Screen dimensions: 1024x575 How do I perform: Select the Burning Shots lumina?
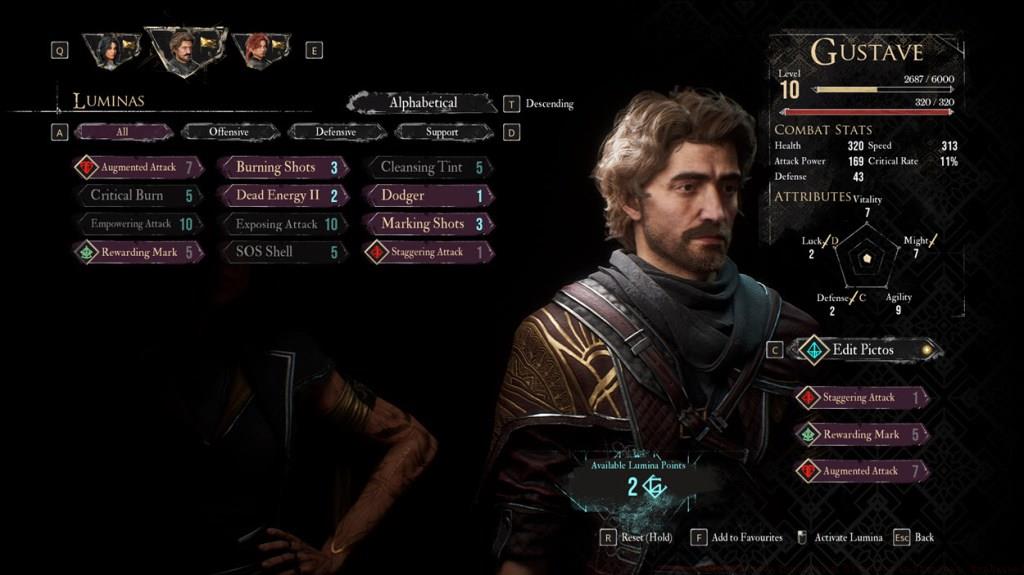(283, 167)
